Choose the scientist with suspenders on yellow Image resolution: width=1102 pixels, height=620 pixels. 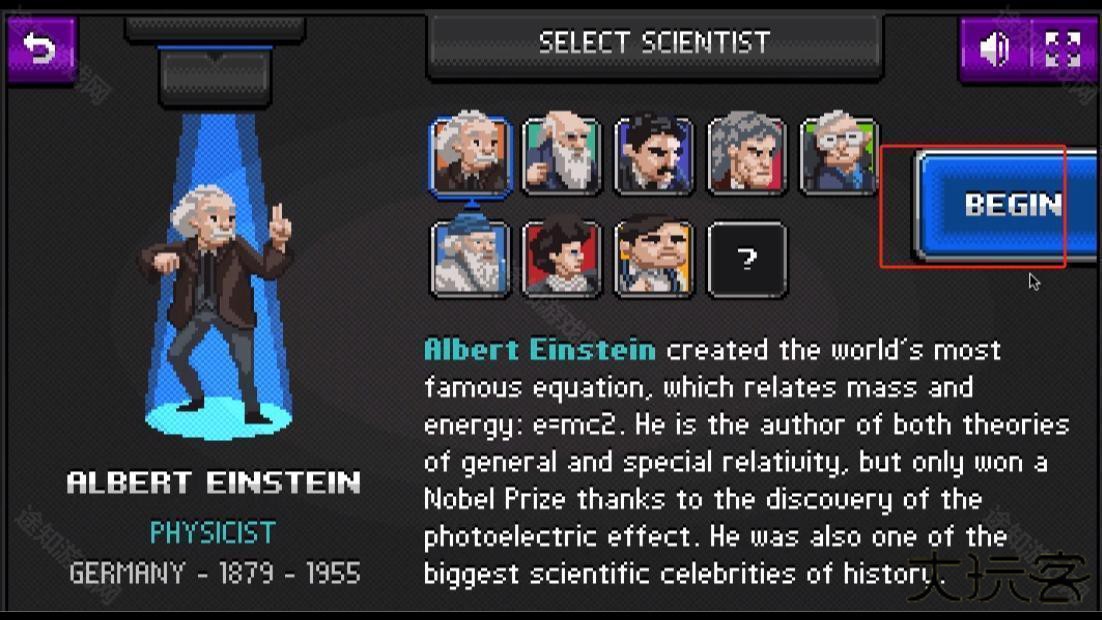pyautogui.click(x=655, y=259)
